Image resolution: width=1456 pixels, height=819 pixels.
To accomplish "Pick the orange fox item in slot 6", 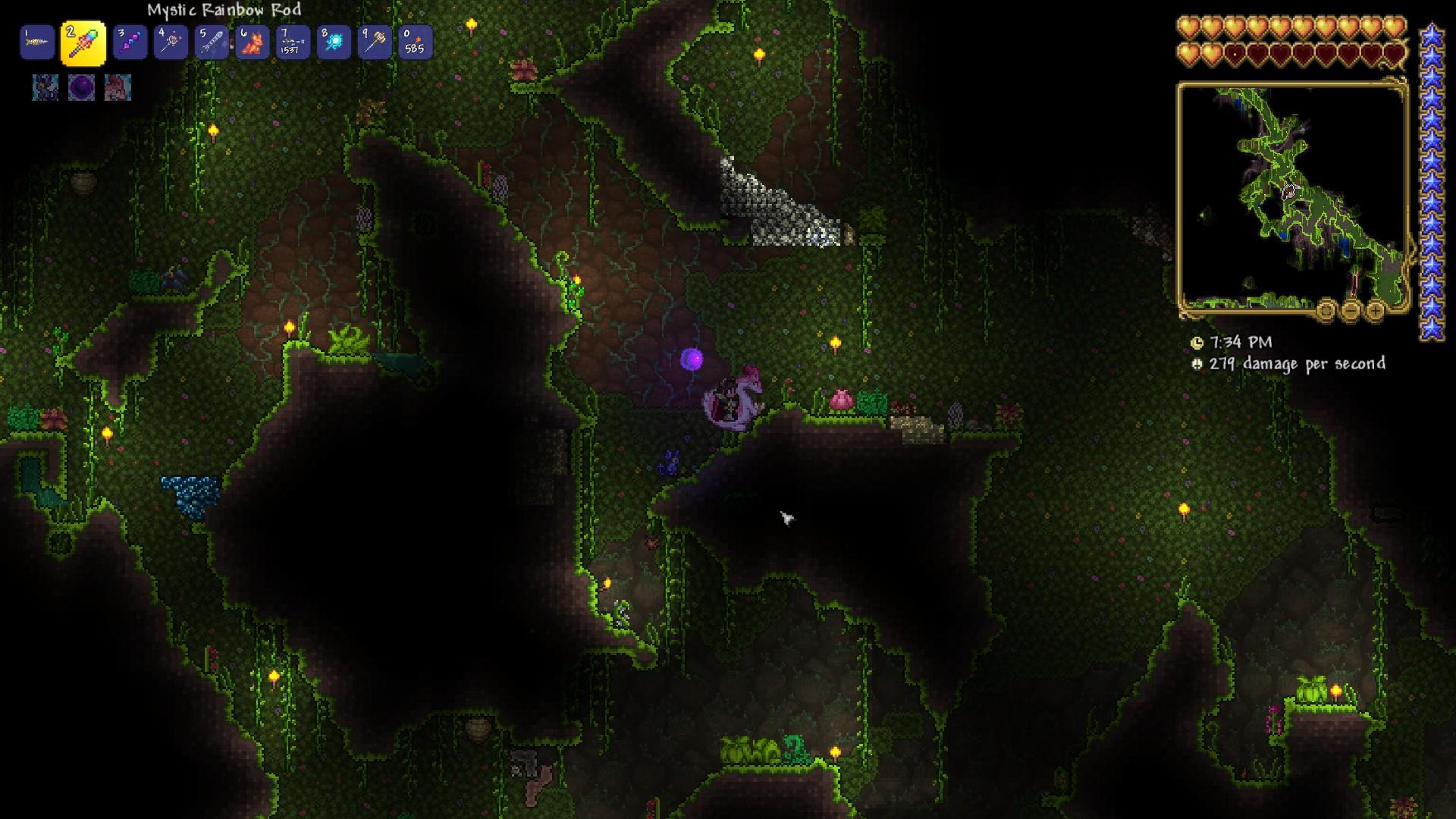I will click(x=253, y=42).
